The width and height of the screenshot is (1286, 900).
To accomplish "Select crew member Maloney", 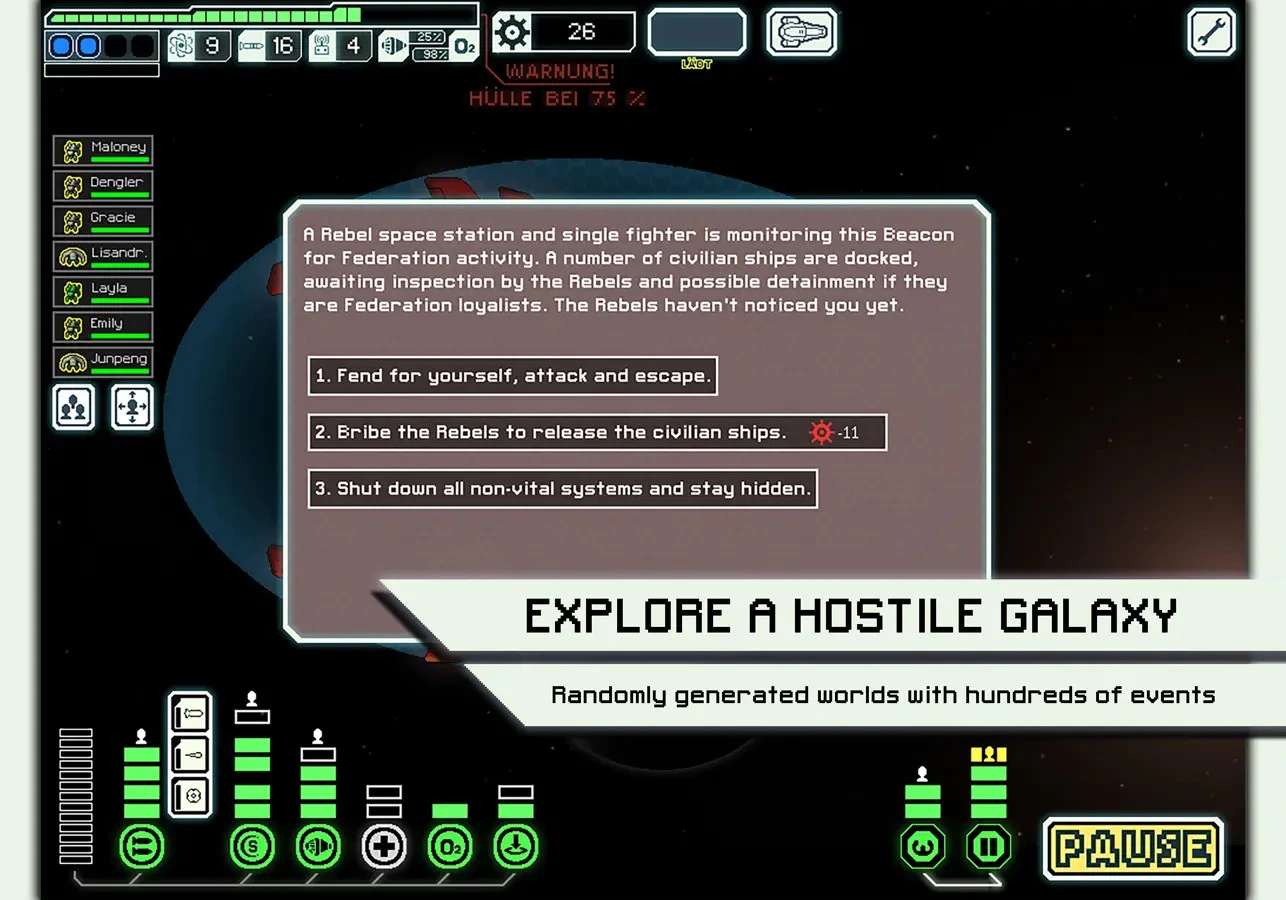I will 103,151.
